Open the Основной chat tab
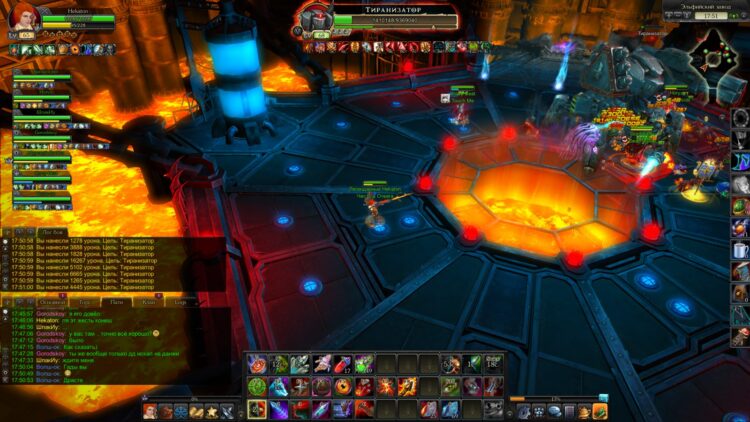This screenshot has height=422, width=750. pyautogui.click(x=52, y=301)
